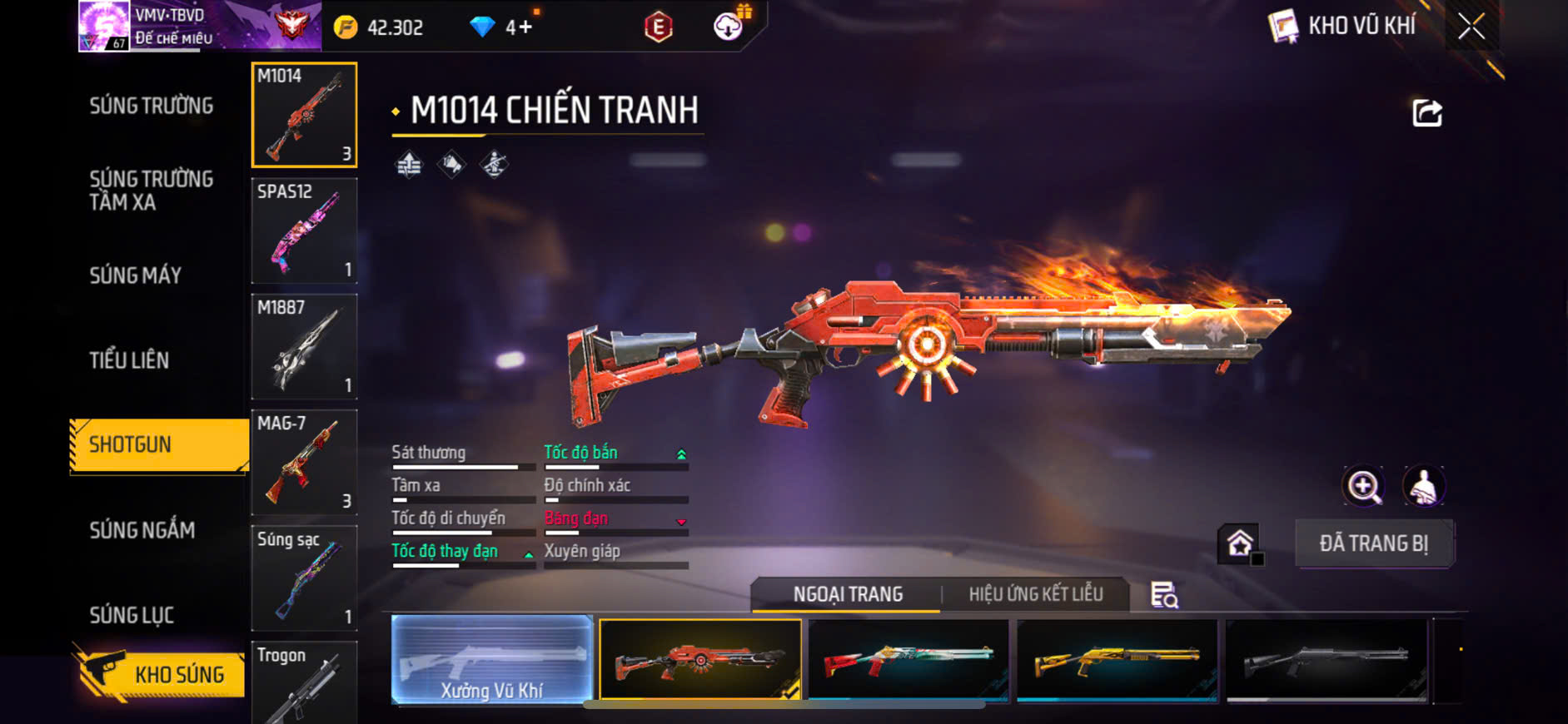Select the yellow M1014 skin thumbnail

[x=1117, y=660]
